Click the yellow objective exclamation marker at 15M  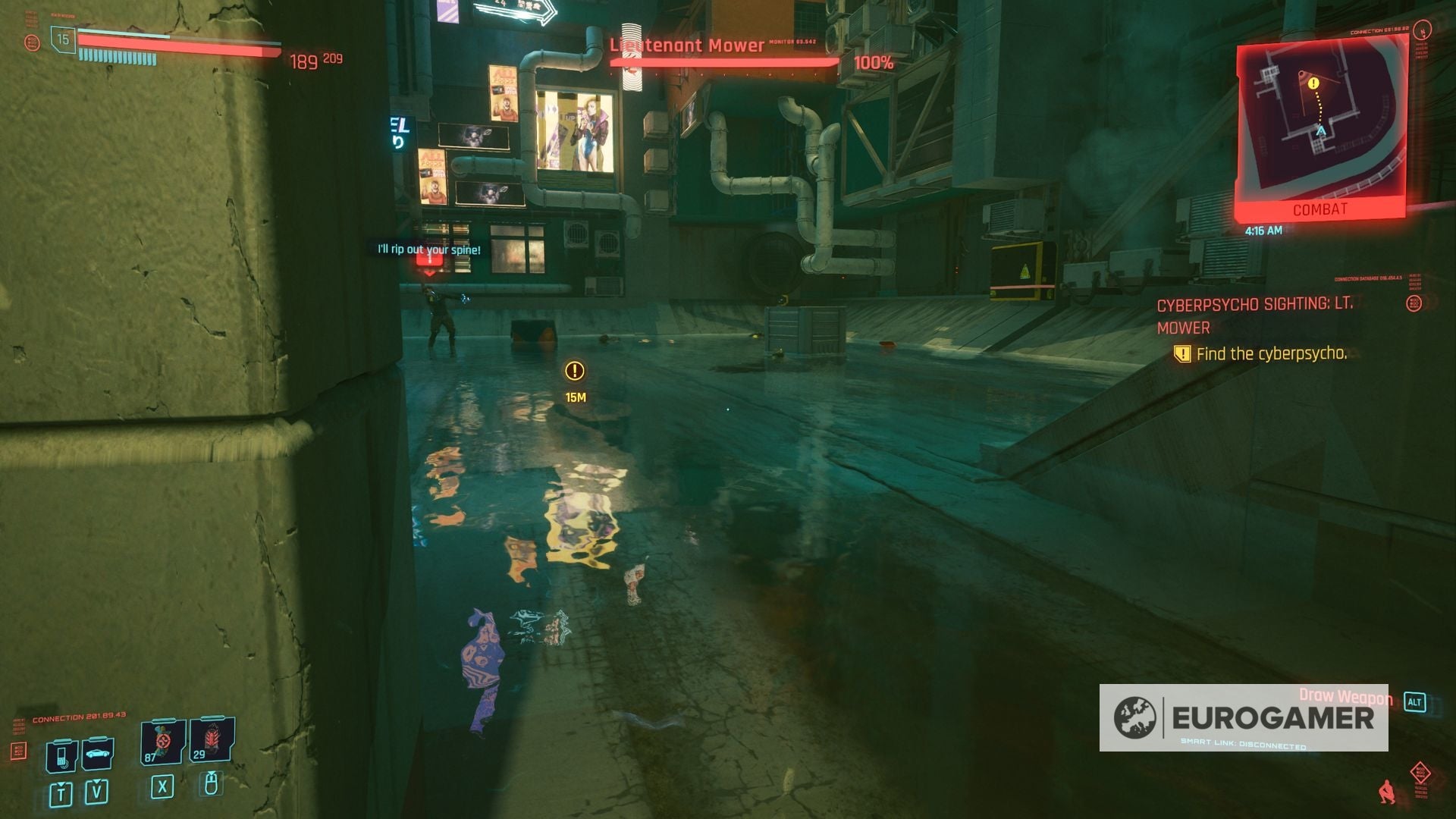[574, 372]
